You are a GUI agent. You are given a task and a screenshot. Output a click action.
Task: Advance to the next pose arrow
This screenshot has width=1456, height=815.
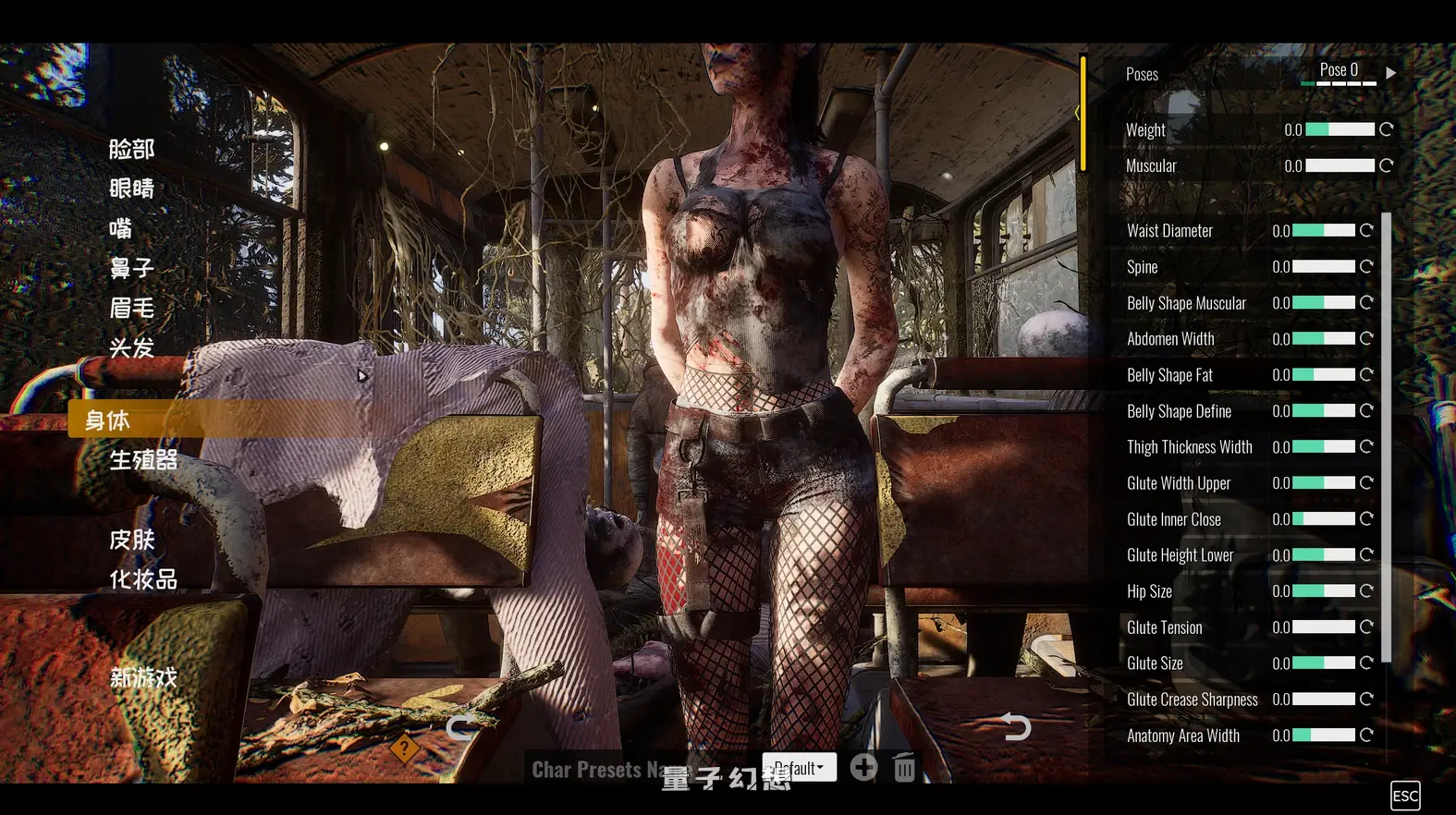[1390, 72]
